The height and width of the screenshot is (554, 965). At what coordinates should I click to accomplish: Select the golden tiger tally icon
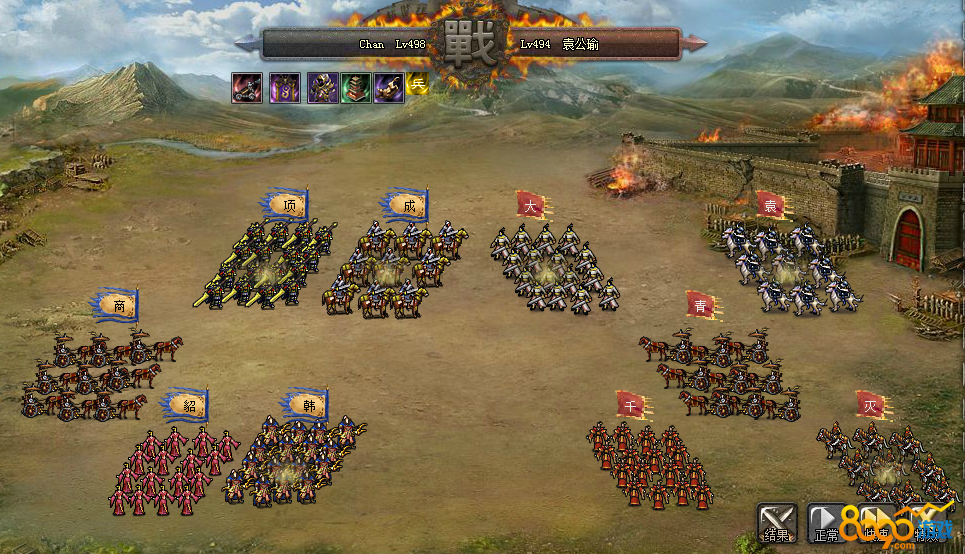pos(389,88)
